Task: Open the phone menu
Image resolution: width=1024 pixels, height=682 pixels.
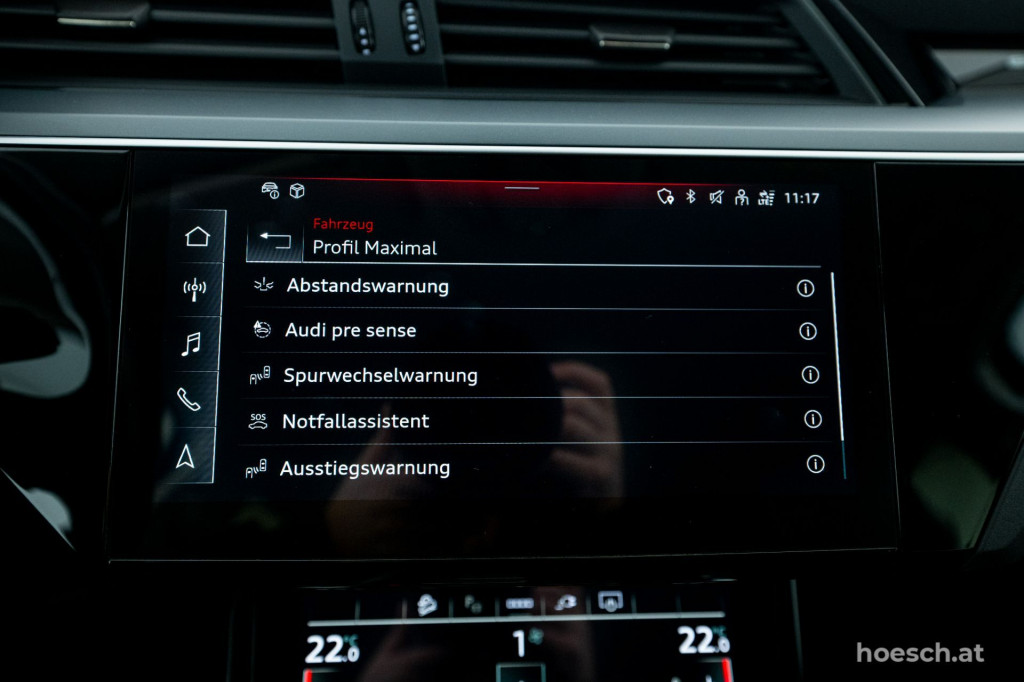Action: (x=188, y=399)
